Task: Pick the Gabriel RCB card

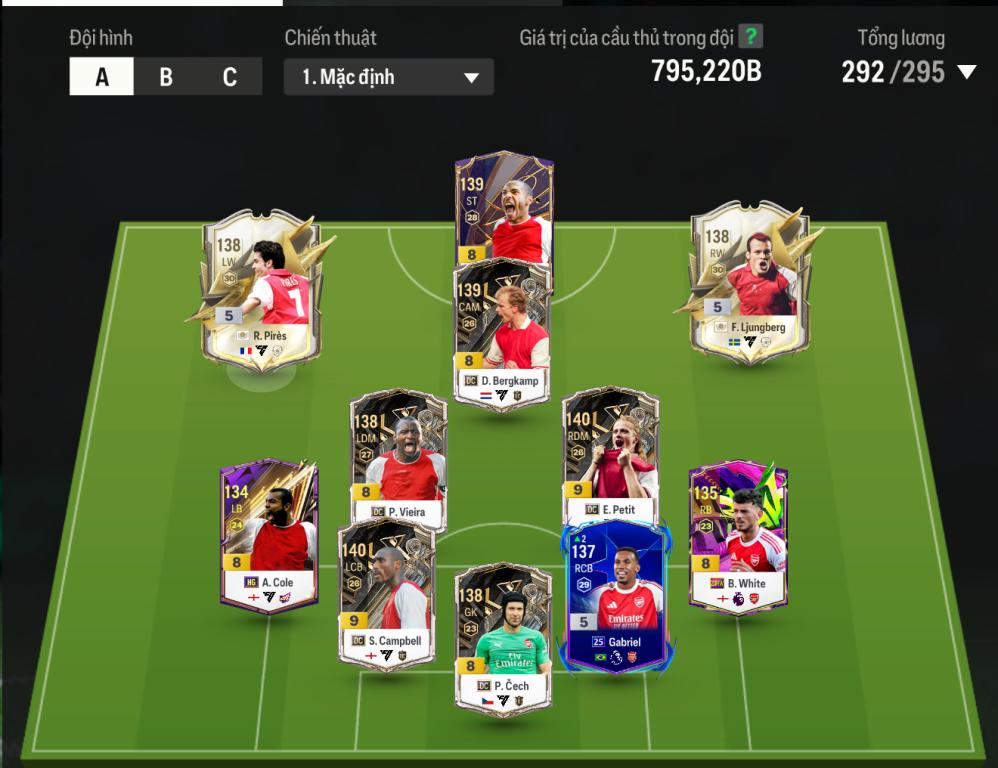Action: (614, 595)
